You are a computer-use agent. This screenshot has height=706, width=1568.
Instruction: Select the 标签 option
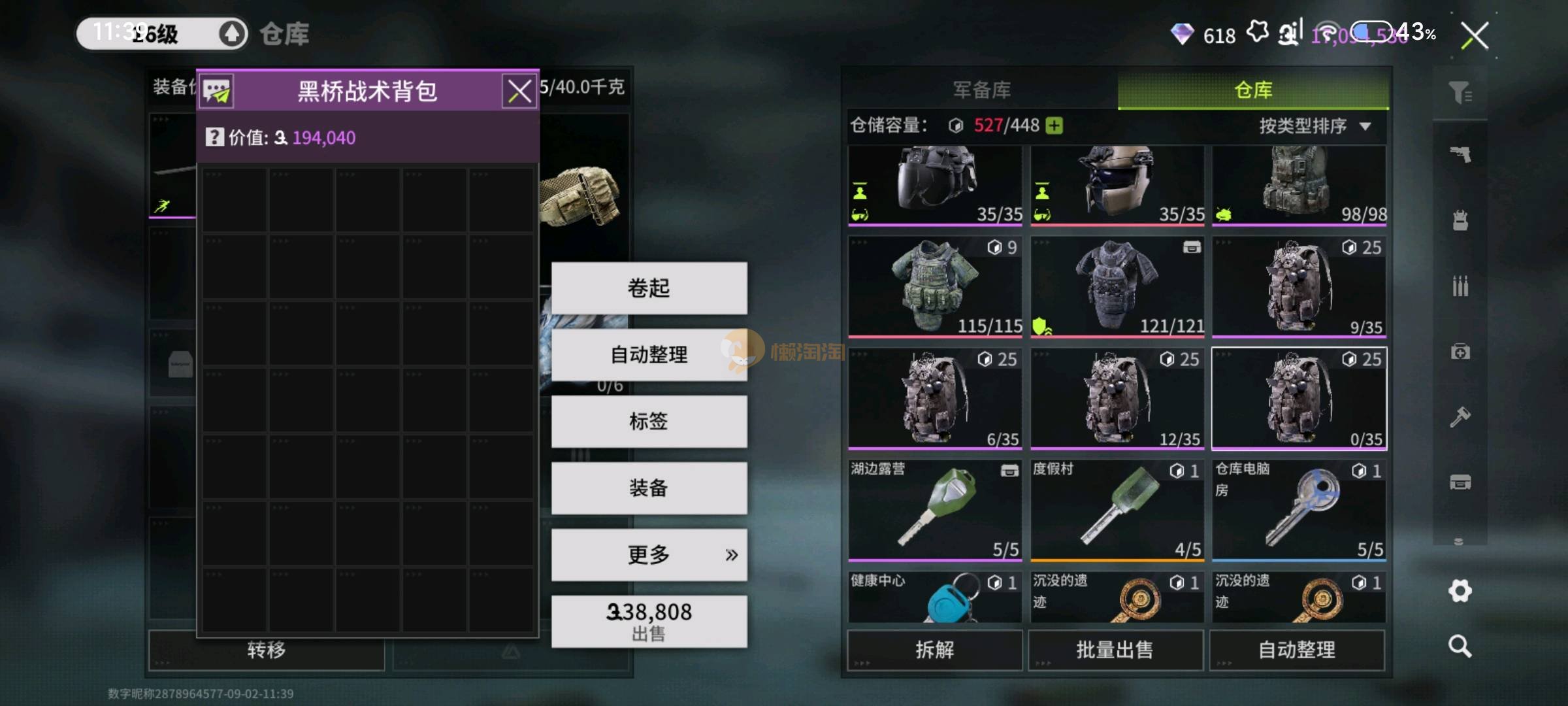pyautogui.click(x=649, y=422)
